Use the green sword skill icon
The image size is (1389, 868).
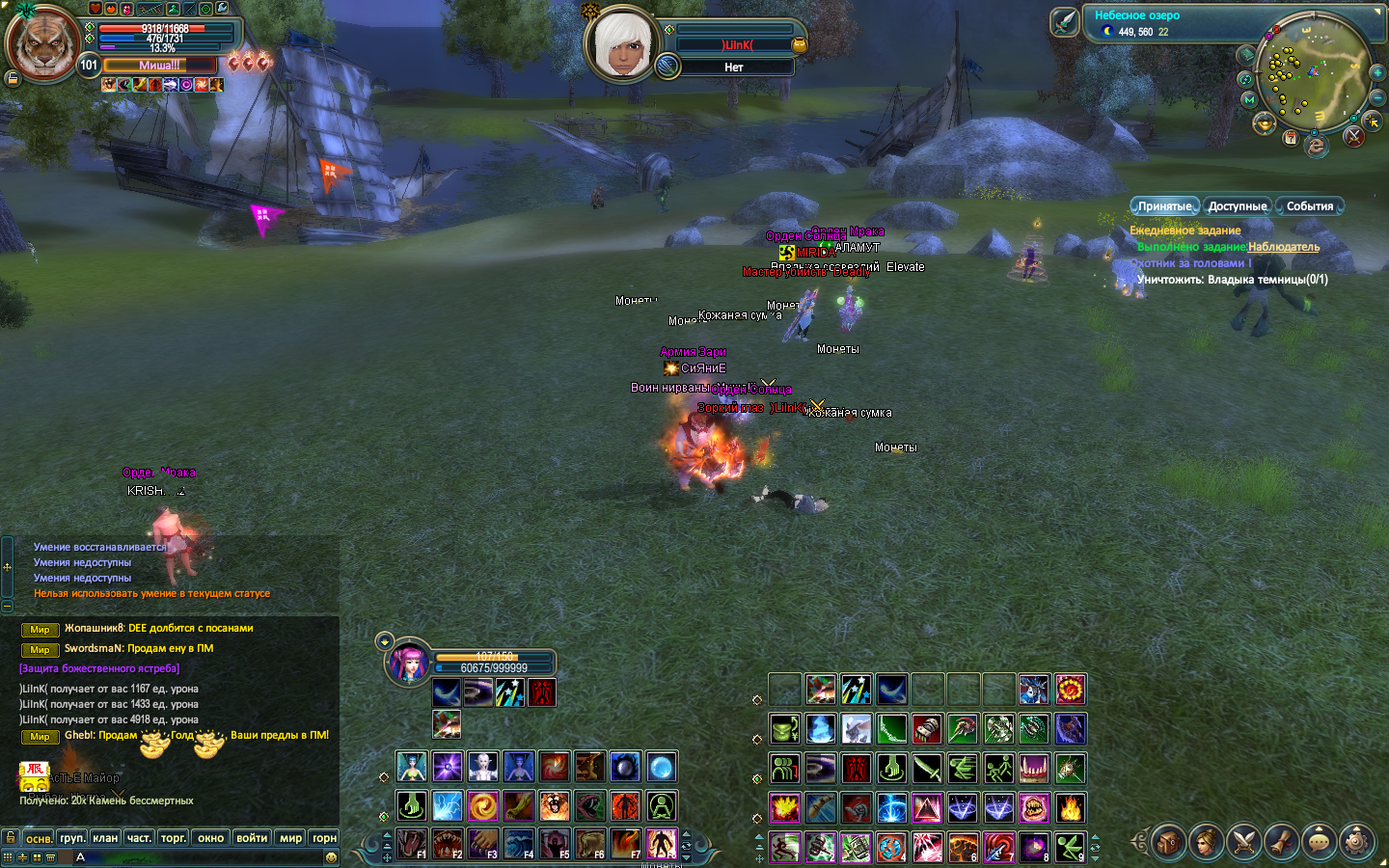[x=928, y=769]
